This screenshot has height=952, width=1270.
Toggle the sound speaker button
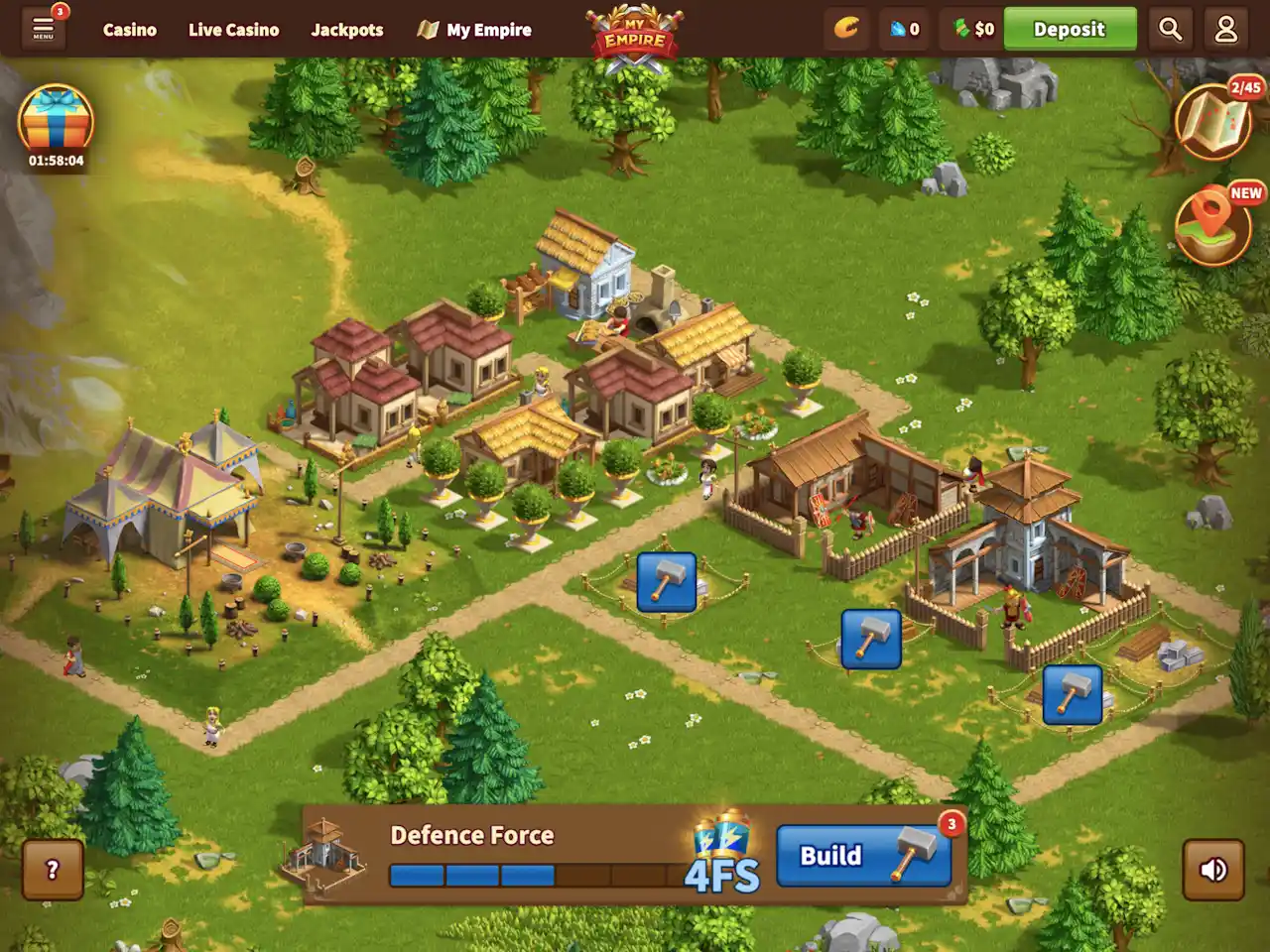pyautogui.click(x=1213, y=870)
